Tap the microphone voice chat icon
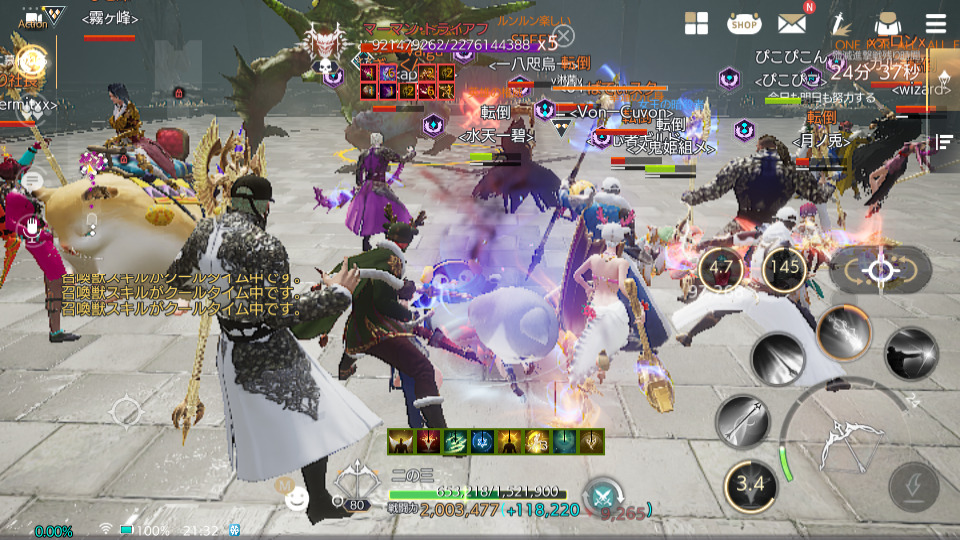The width and height of the screenshot is (960, 540). pyautogui.click(x=33, y=228)
